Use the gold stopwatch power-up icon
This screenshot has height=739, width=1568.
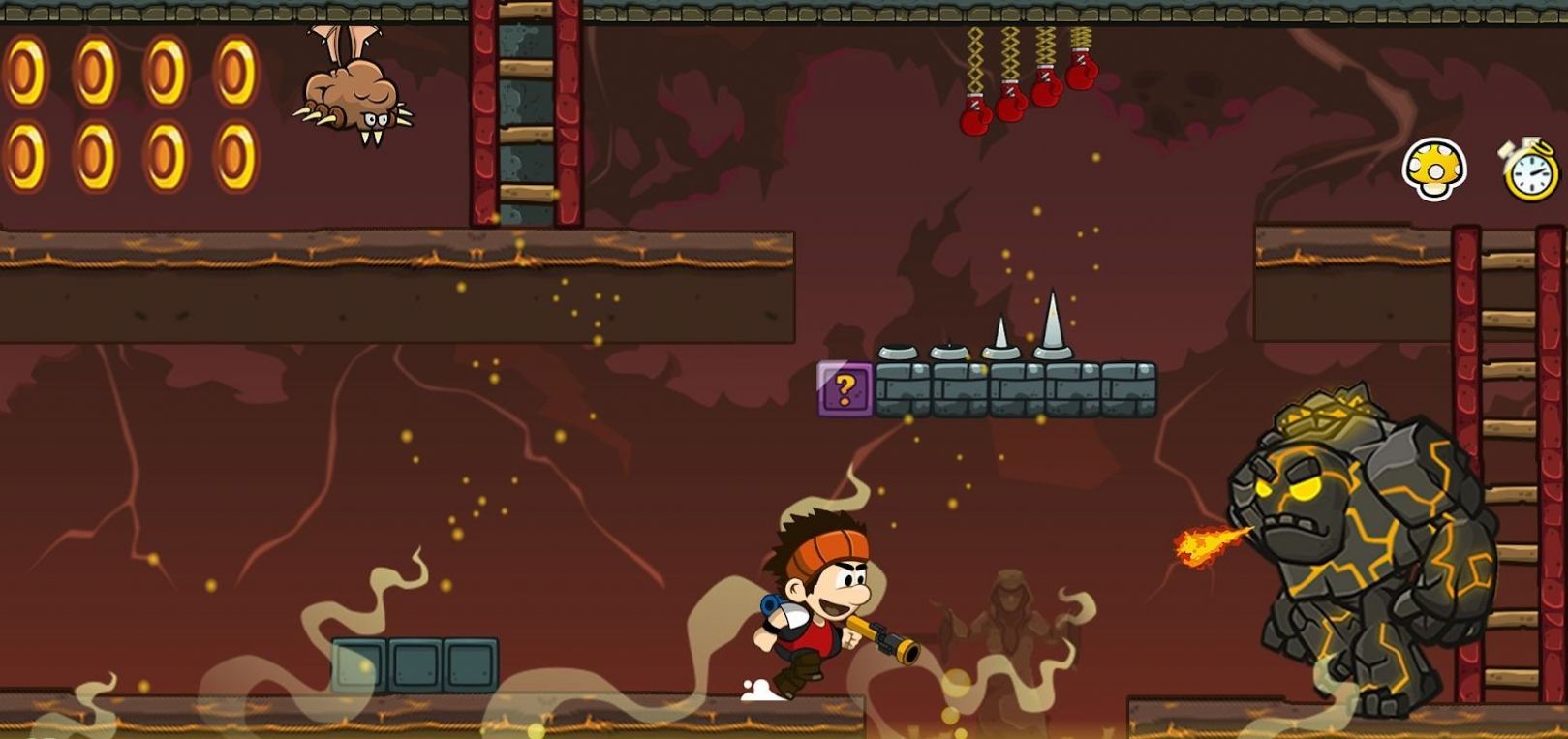tap(1531, 170)
